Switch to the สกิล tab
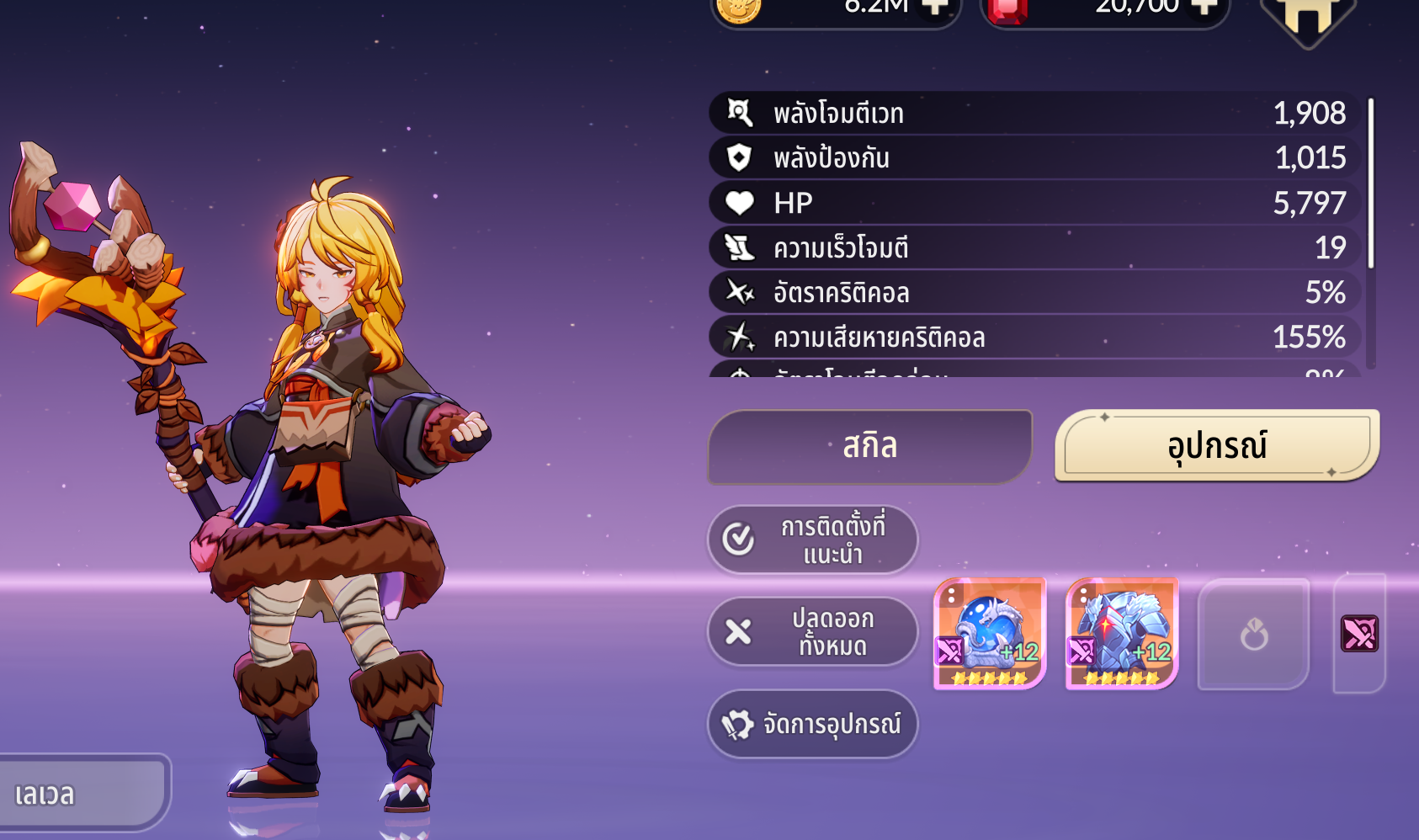The image size is (1419, 840). [870, 446]
